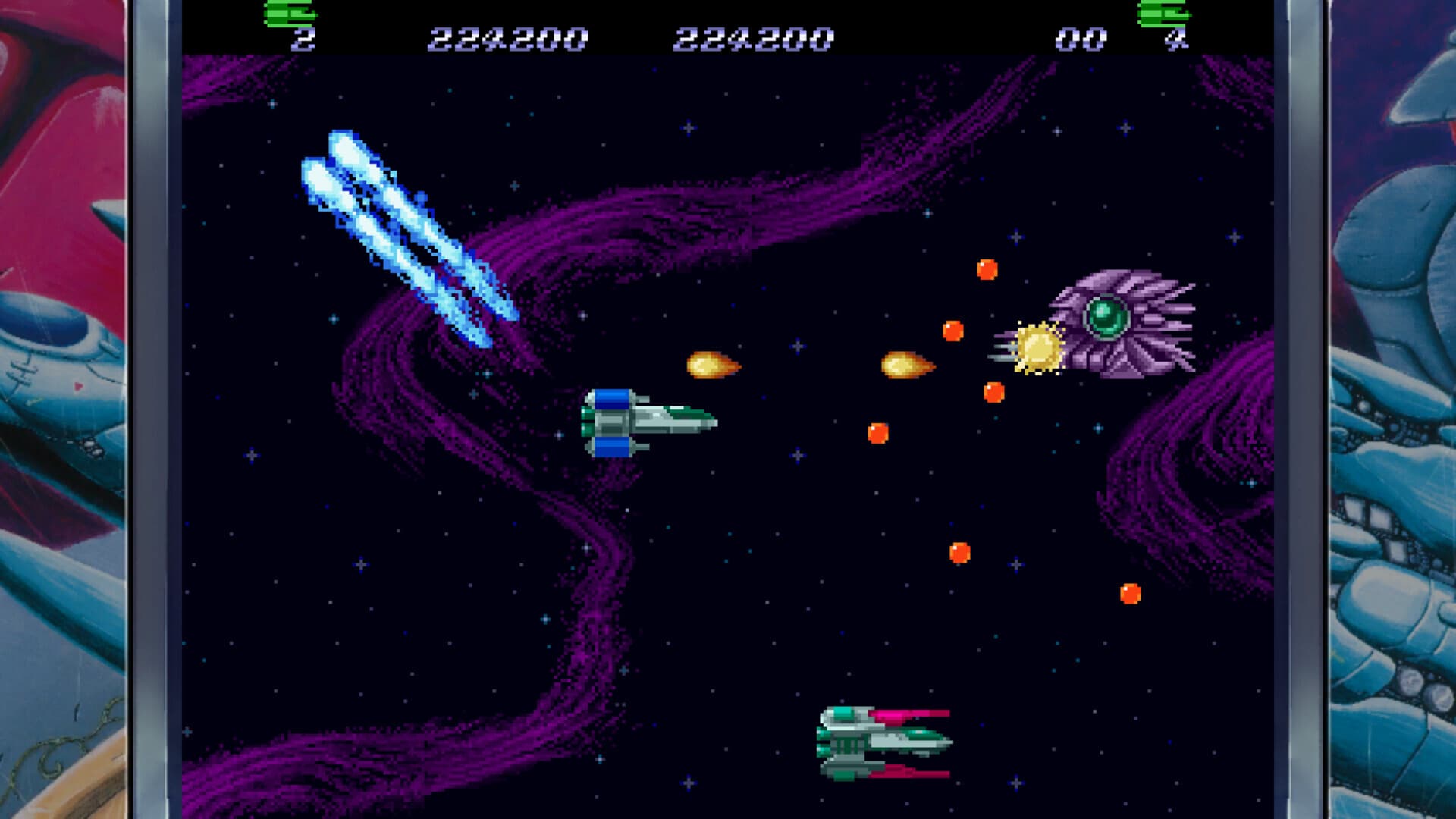1456x819 pixels.
Task: Select the topmost orange bullet orb
Action: 987,268
